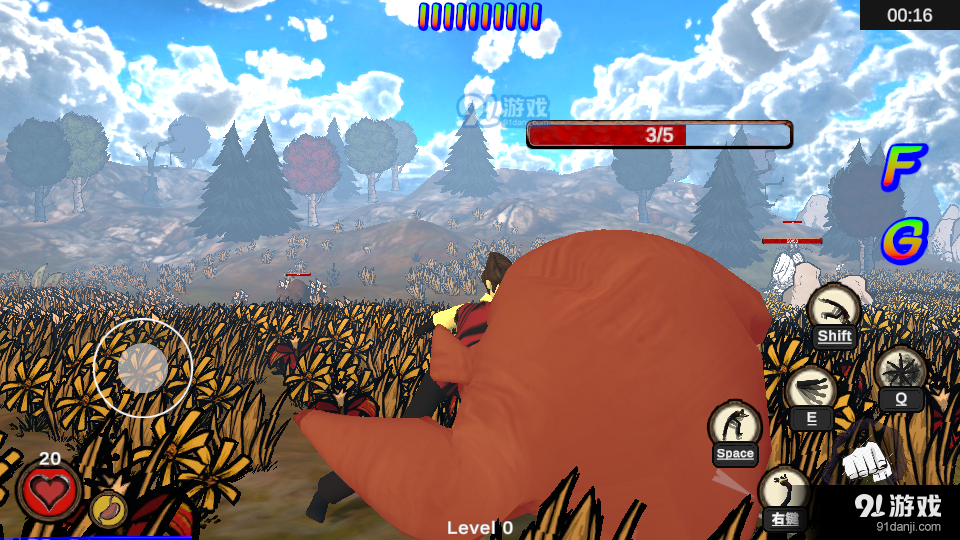The image size is (960, 540).
Task: Tap the virtual joystick thumb pad
Action: [x=142, y=368]
